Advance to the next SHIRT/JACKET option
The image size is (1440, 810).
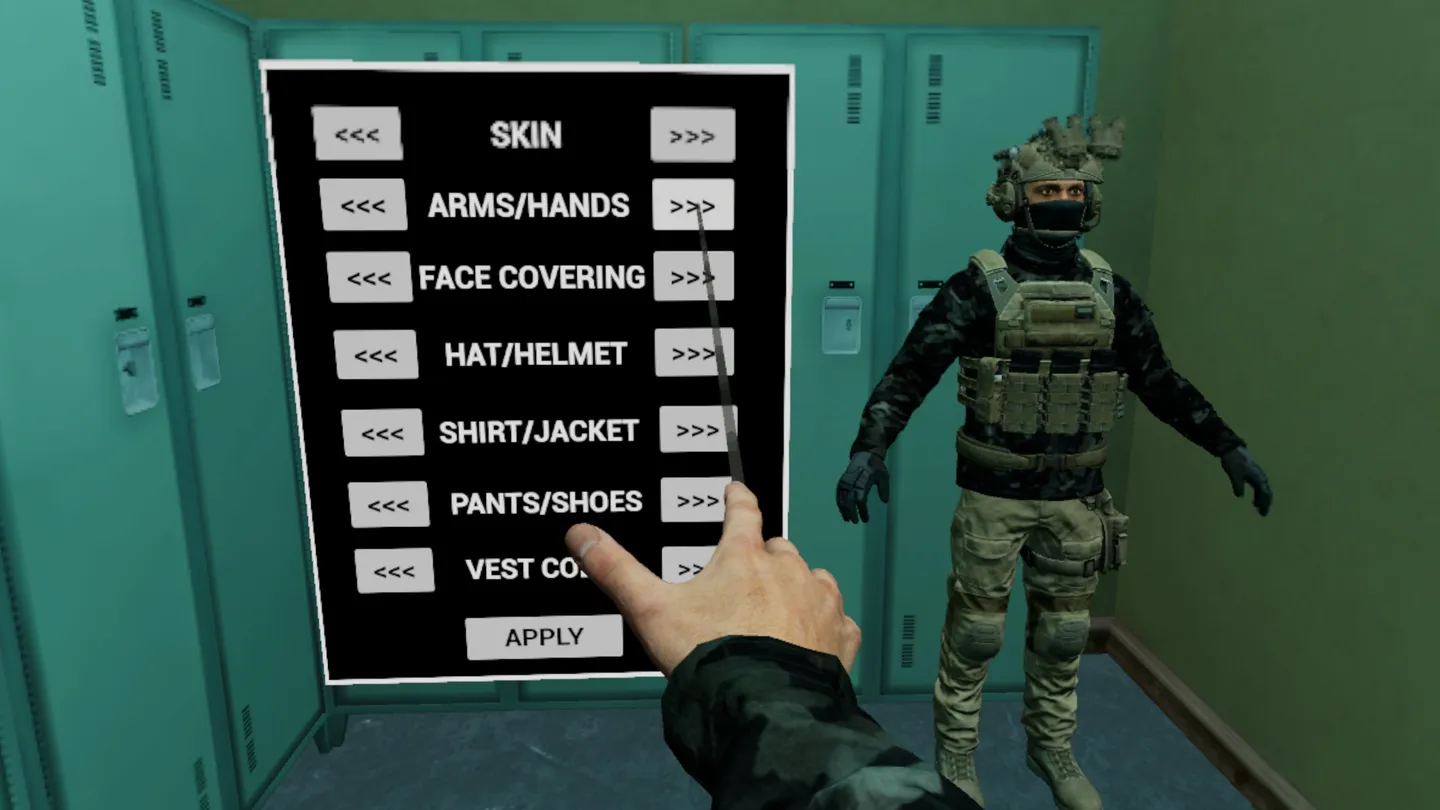coord(697,428)
